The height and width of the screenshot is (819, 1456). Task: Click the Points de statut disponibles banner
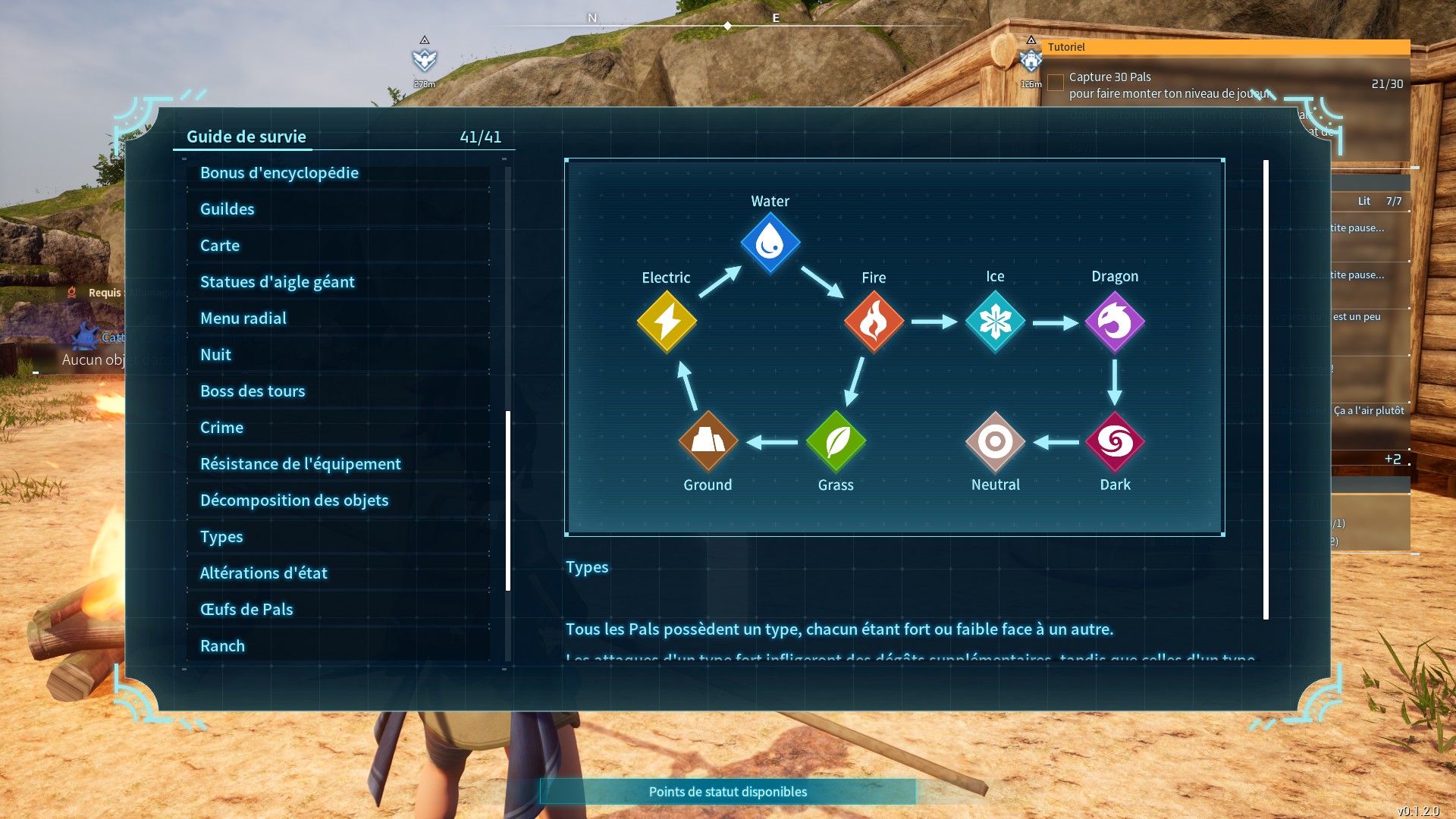pos(728,792)
